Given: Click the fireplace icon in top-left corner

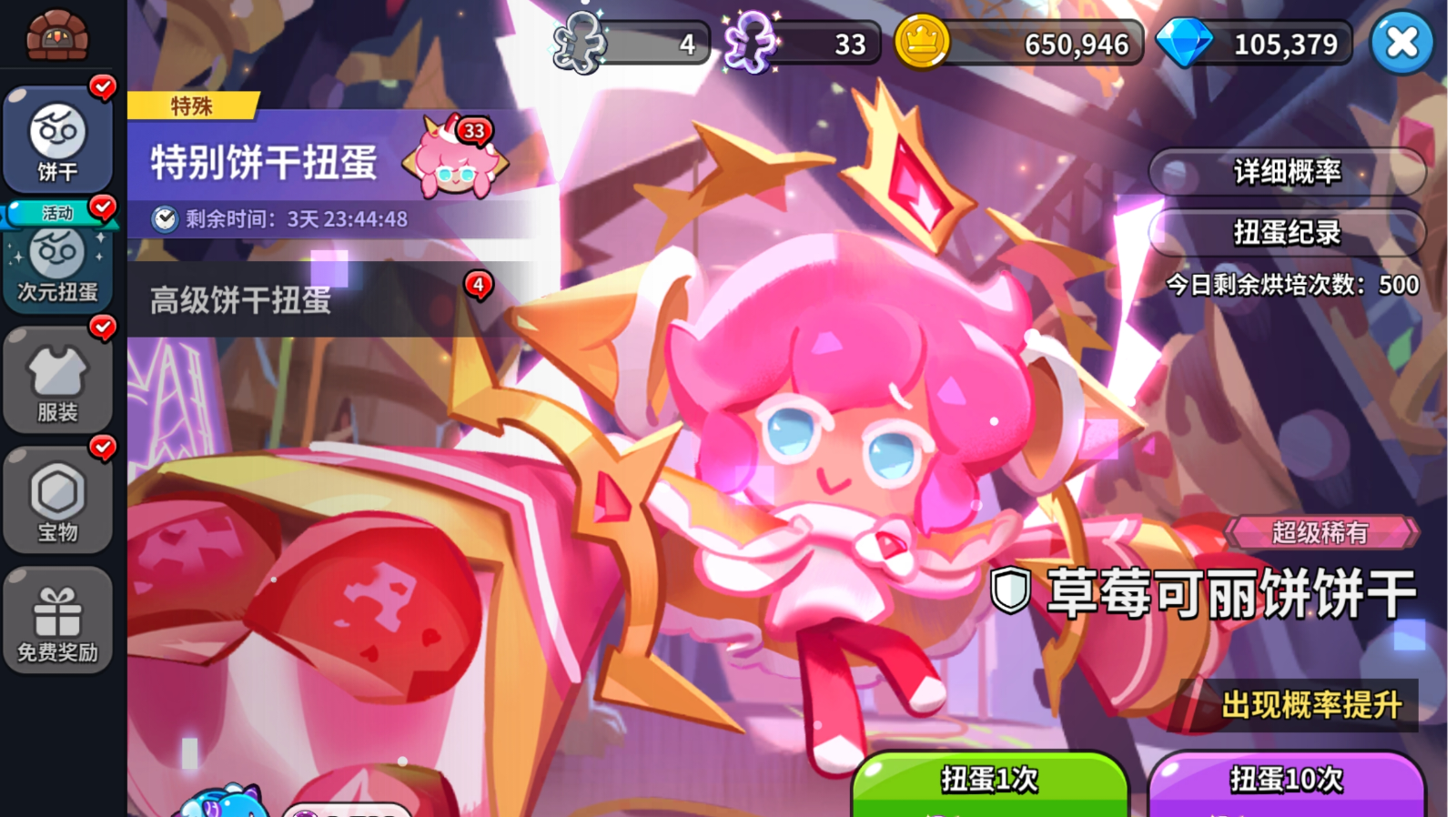Looking at the screenshot, I should pyautogui.click(x=56, y=32).
